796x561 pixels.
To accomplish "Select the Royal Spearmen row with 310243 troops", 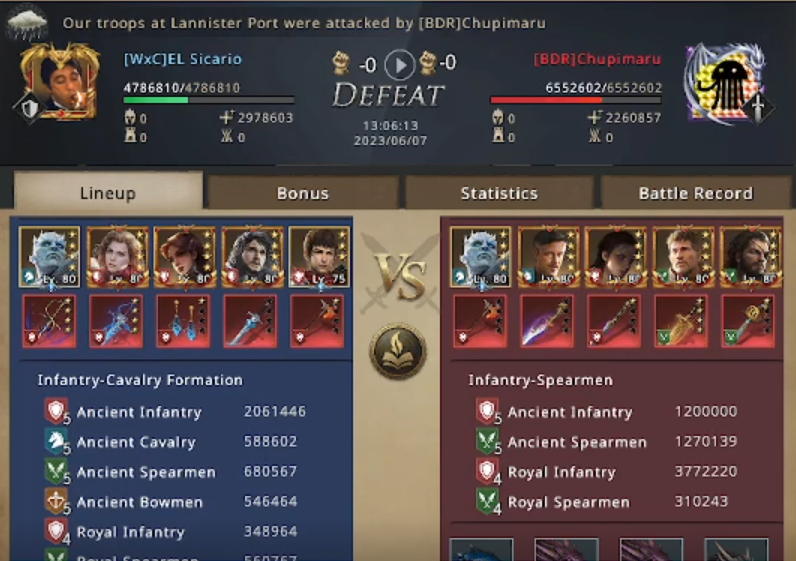I will coord(606,502).
